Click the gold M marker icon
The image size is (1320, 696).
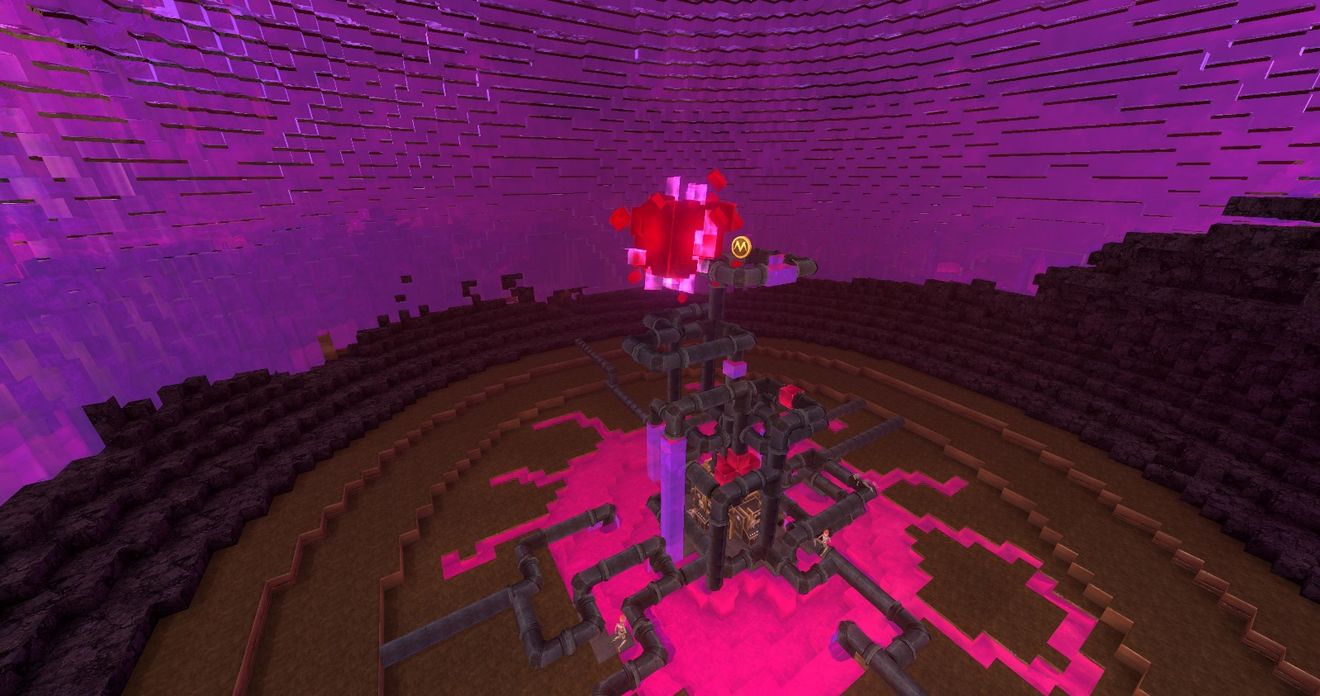pyautogui.click(x=740, y=246)
